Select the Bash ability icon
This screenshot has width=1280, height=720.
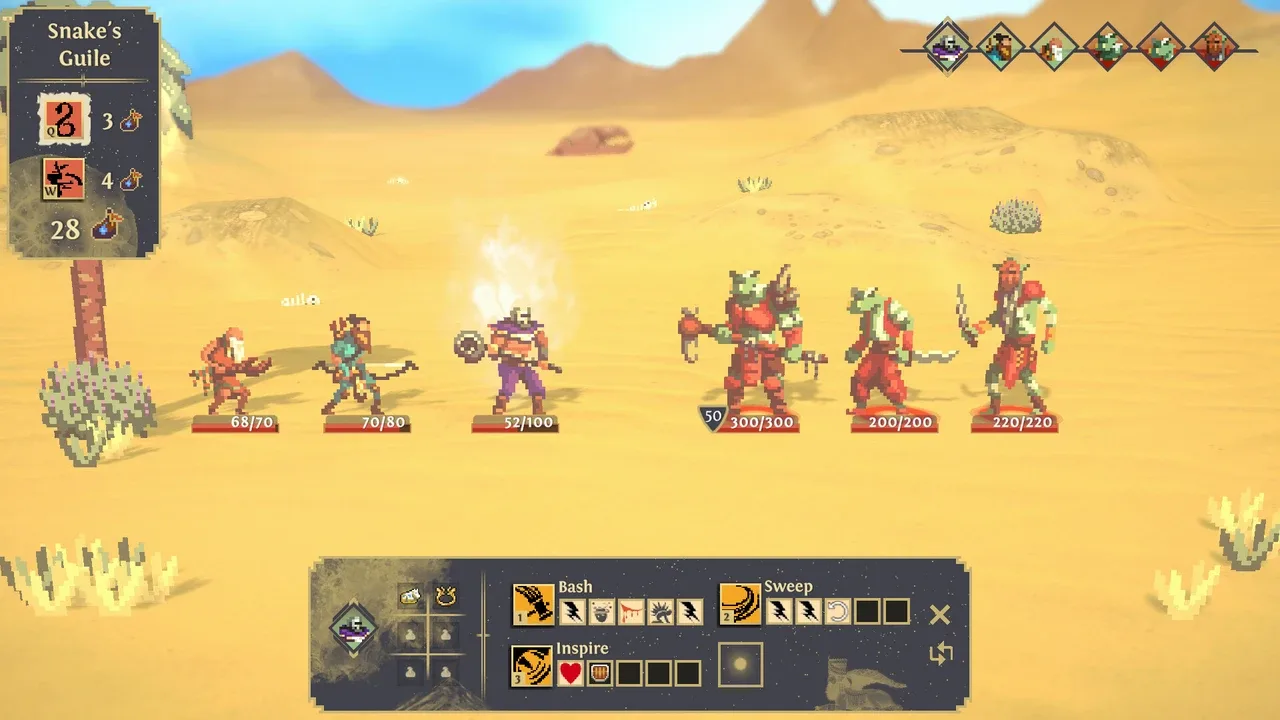(533, 605)
